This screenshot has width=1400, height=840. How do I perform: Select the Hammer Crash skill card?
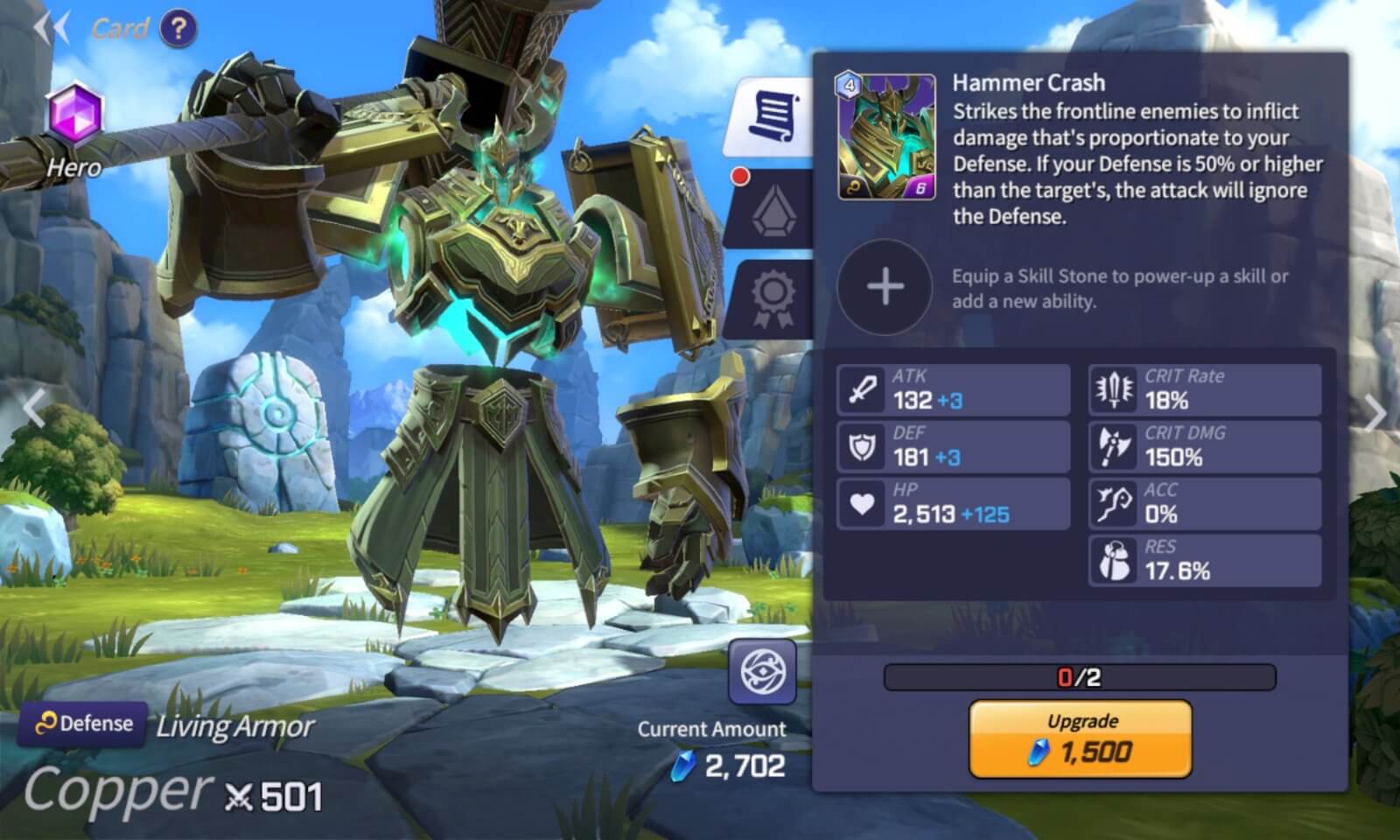tap(885, 136)
